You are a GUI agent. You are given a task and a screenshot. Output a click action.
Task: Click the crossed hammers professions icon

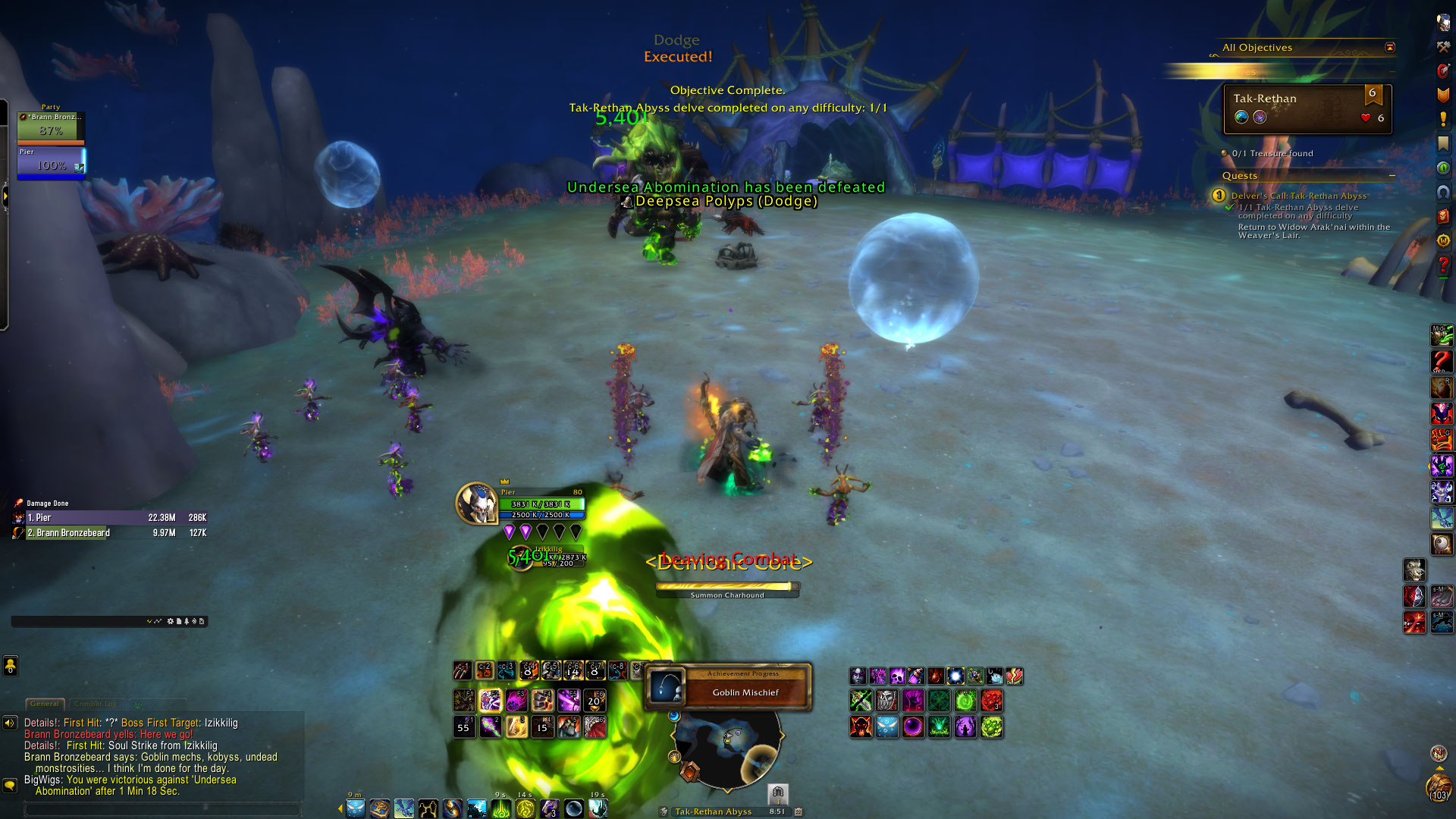click(x=1443, y=47)
